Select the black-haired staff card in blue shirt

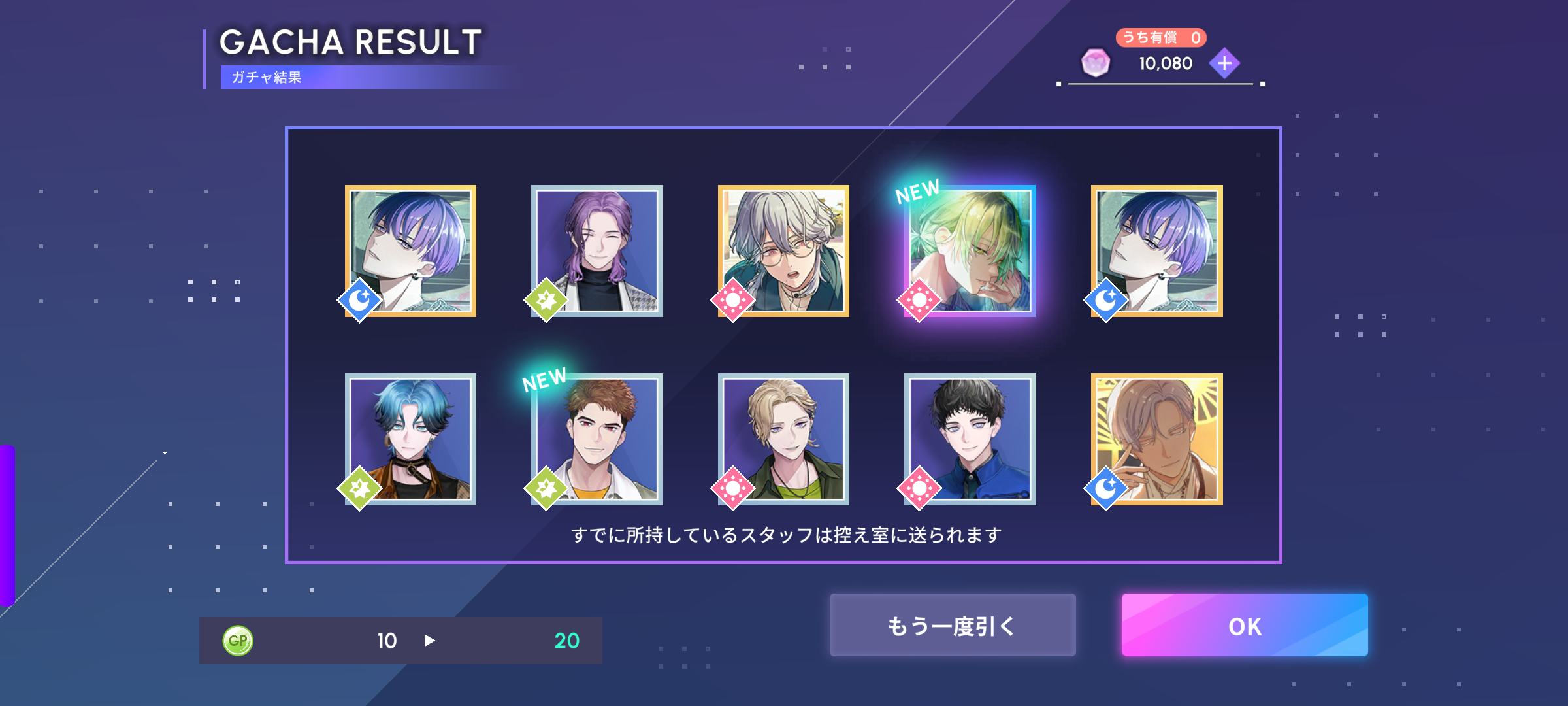pyautogui.click(x=970, y=439)
